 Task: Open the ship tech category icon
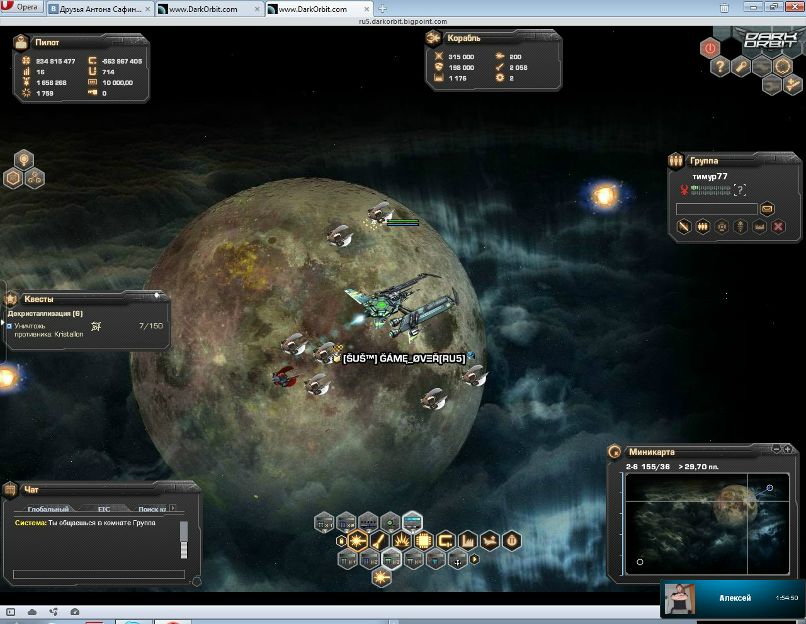point(490,541)
